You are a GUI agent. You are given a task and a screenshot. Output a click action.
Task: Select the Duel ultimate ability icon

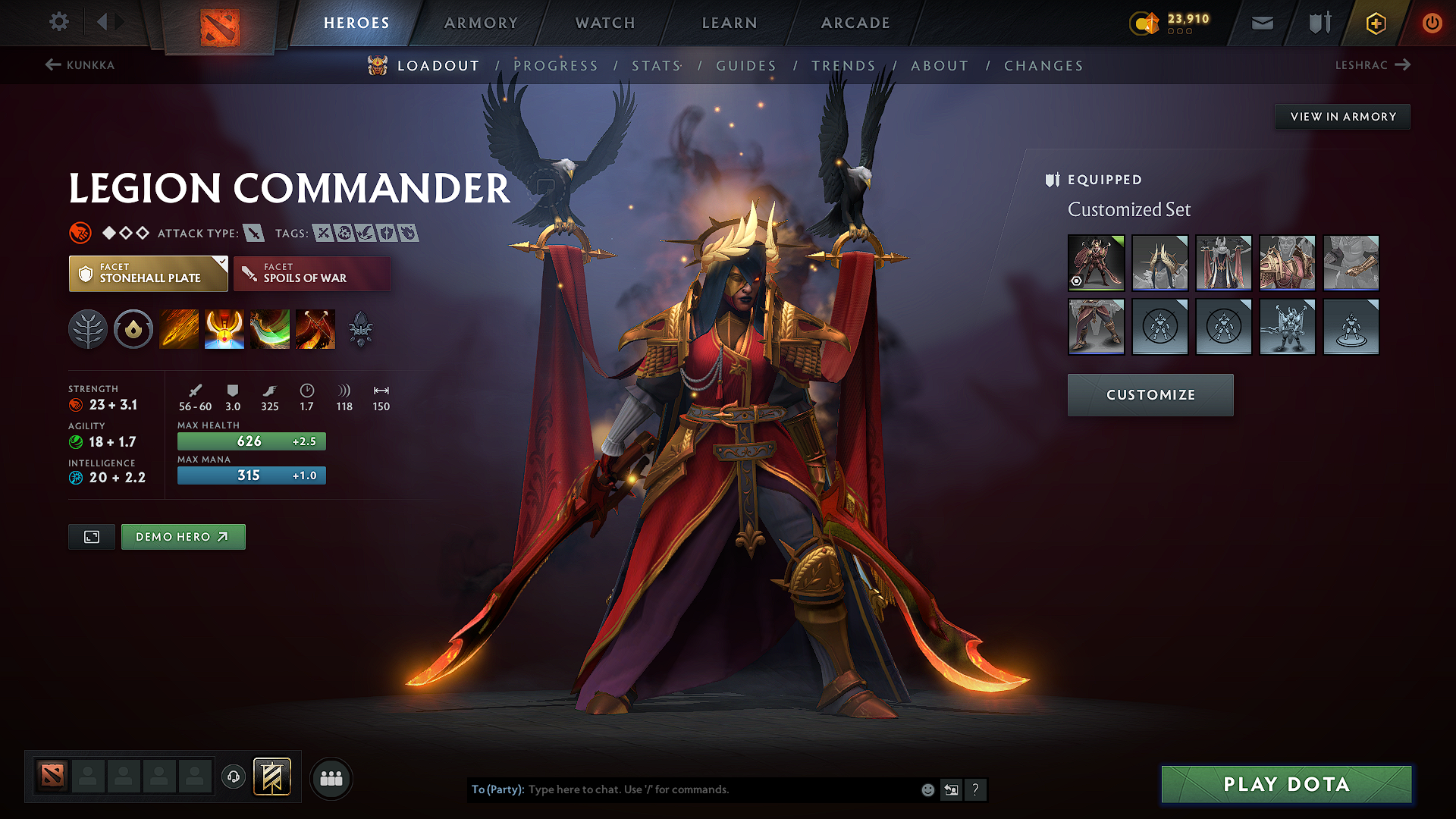pyautogui.click(x=315, y=328)
